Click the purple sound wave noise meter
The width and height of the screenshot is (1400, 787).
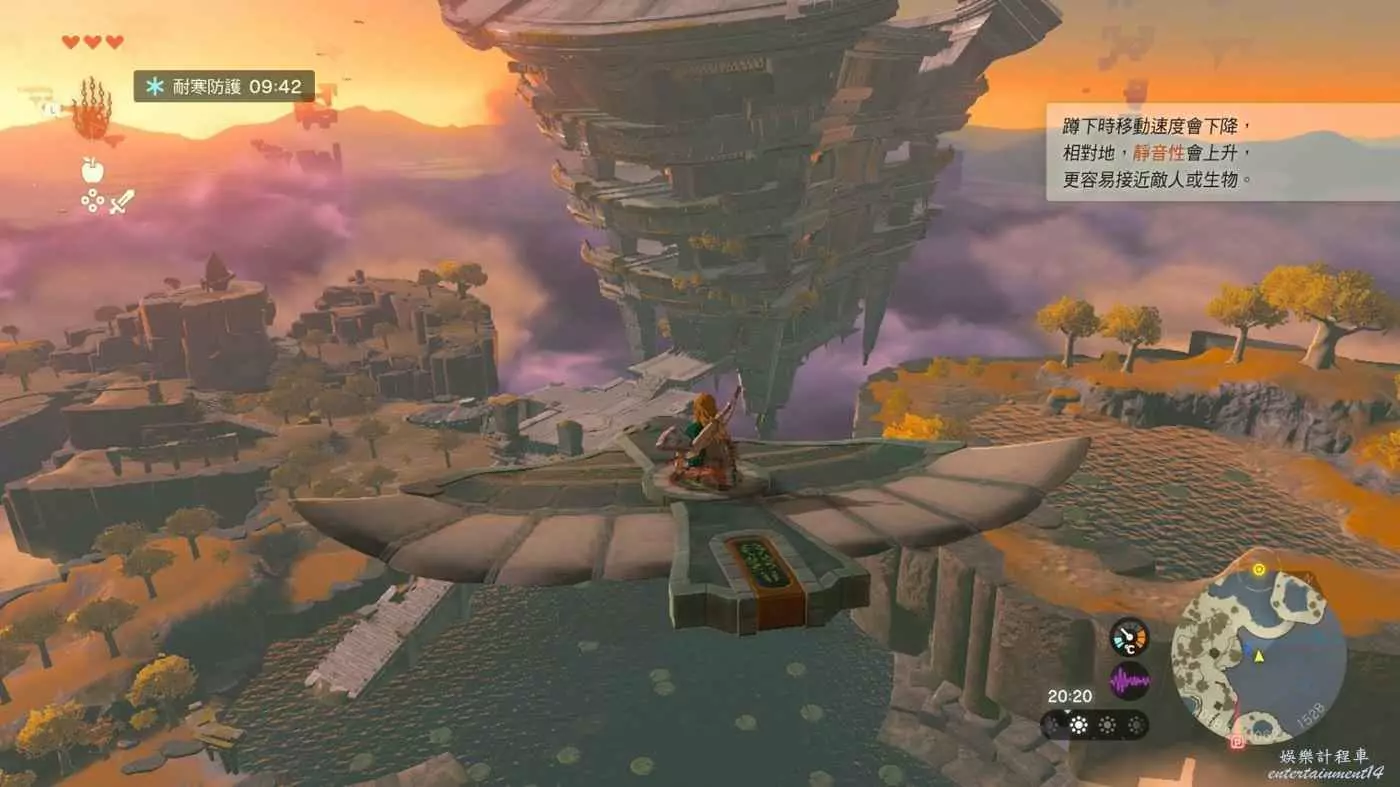click(x=1129, y=681)
